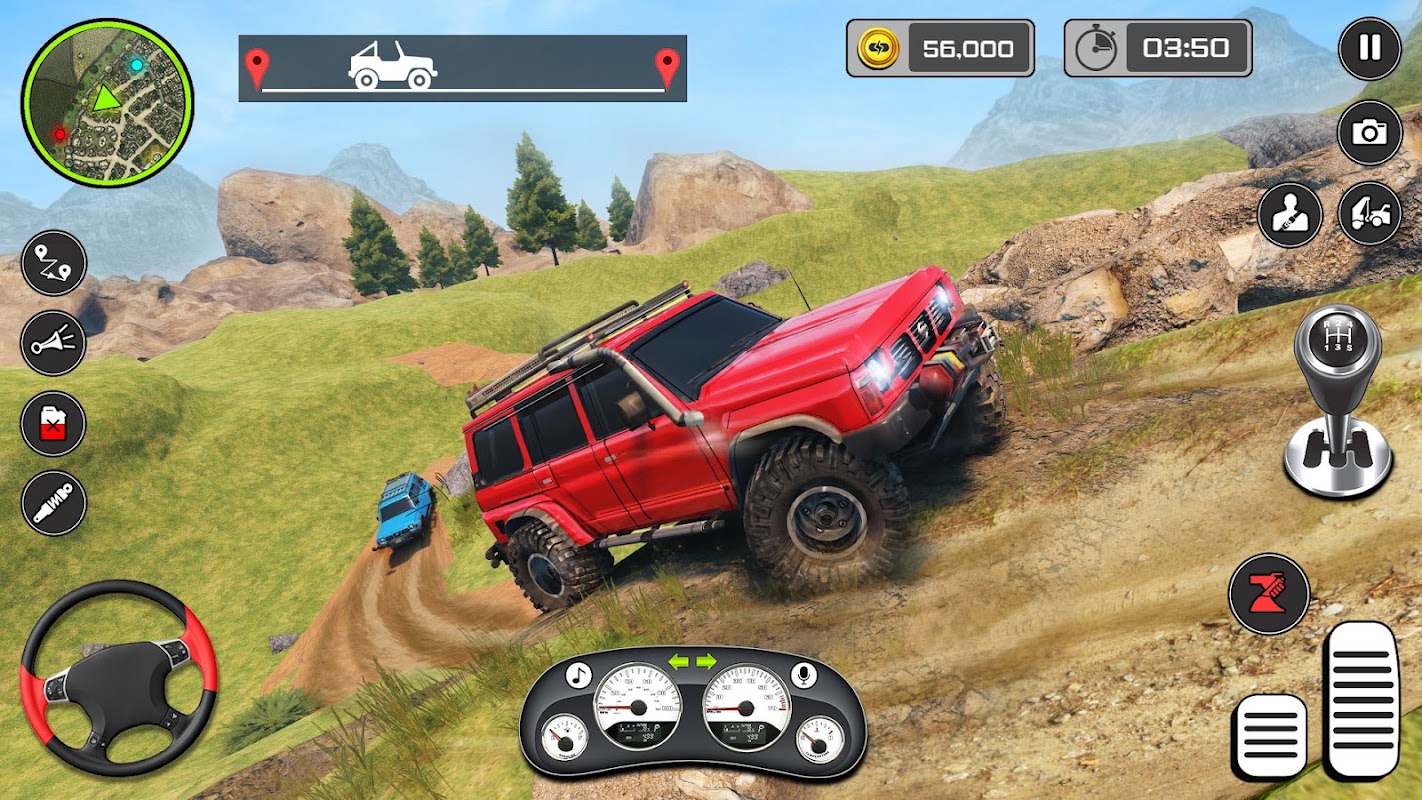Viewport: 1422px width, 800px height.
Task: Sound the horn
Action: [54, 342]
